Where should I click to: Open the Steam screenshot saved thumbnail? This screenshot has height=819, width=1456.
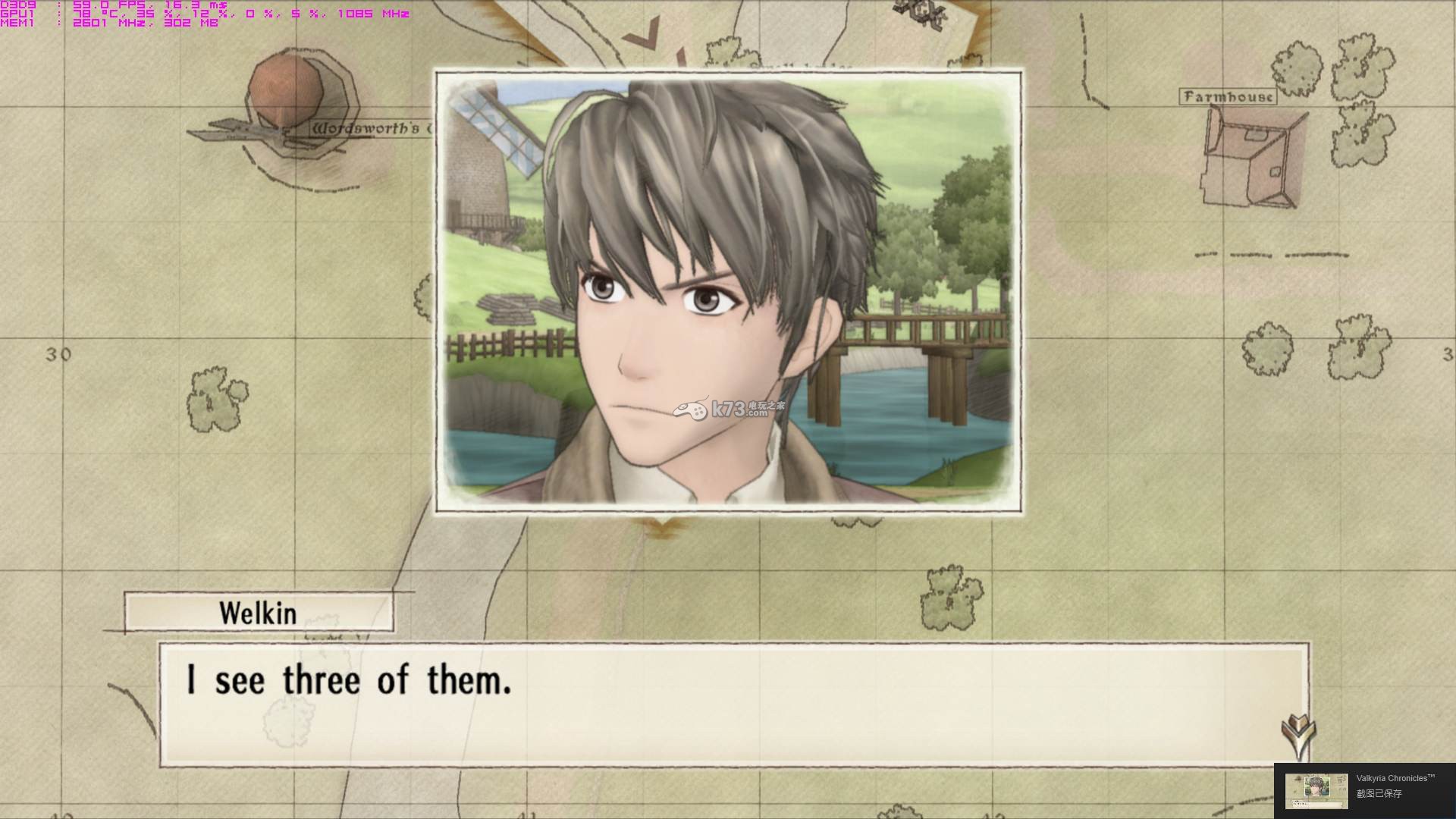tap(1316, 790)
